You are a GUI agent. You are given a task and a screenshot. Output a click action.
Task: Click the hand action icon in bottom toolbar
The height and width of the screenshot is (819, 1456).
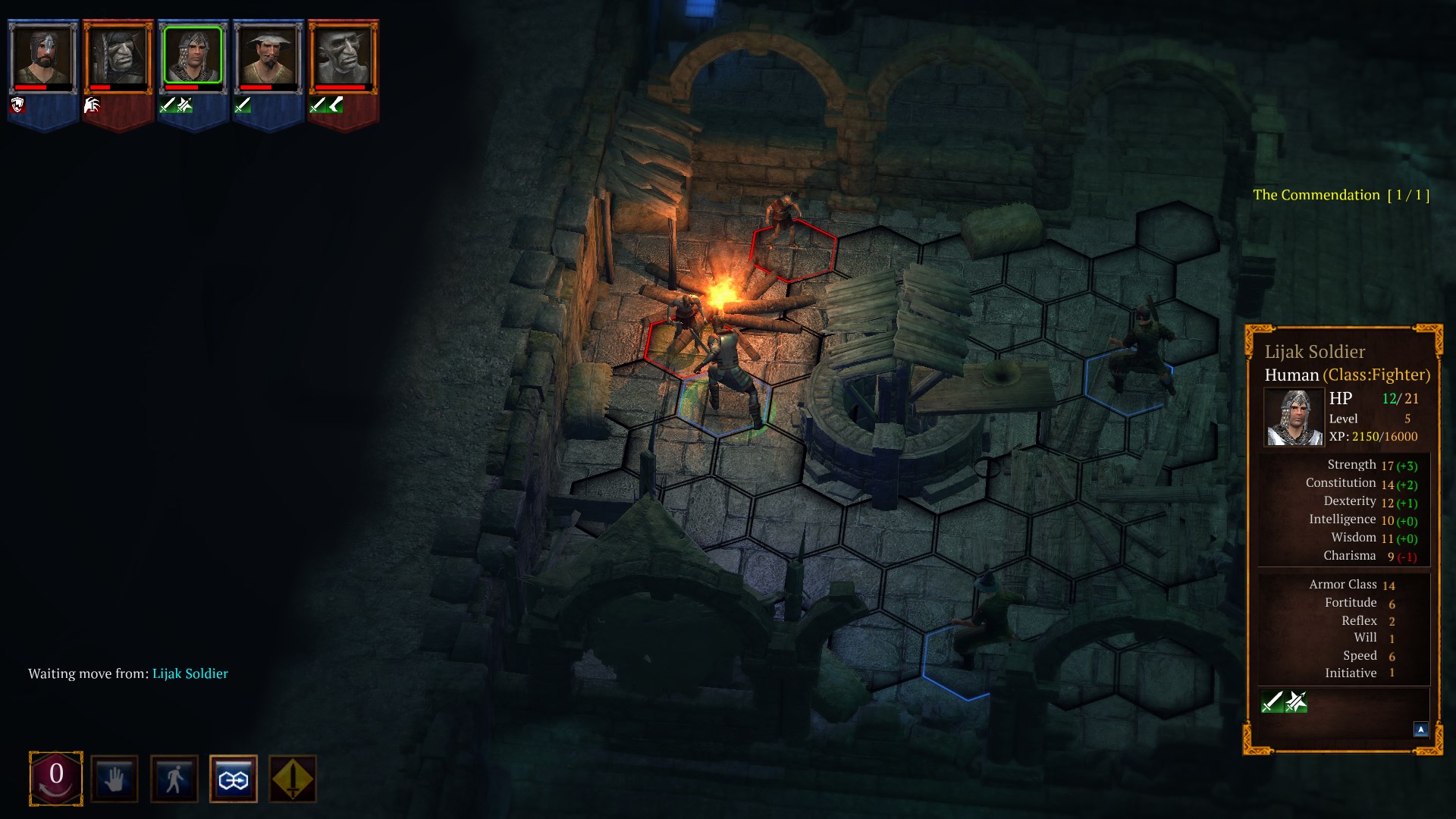click(114, 778)
